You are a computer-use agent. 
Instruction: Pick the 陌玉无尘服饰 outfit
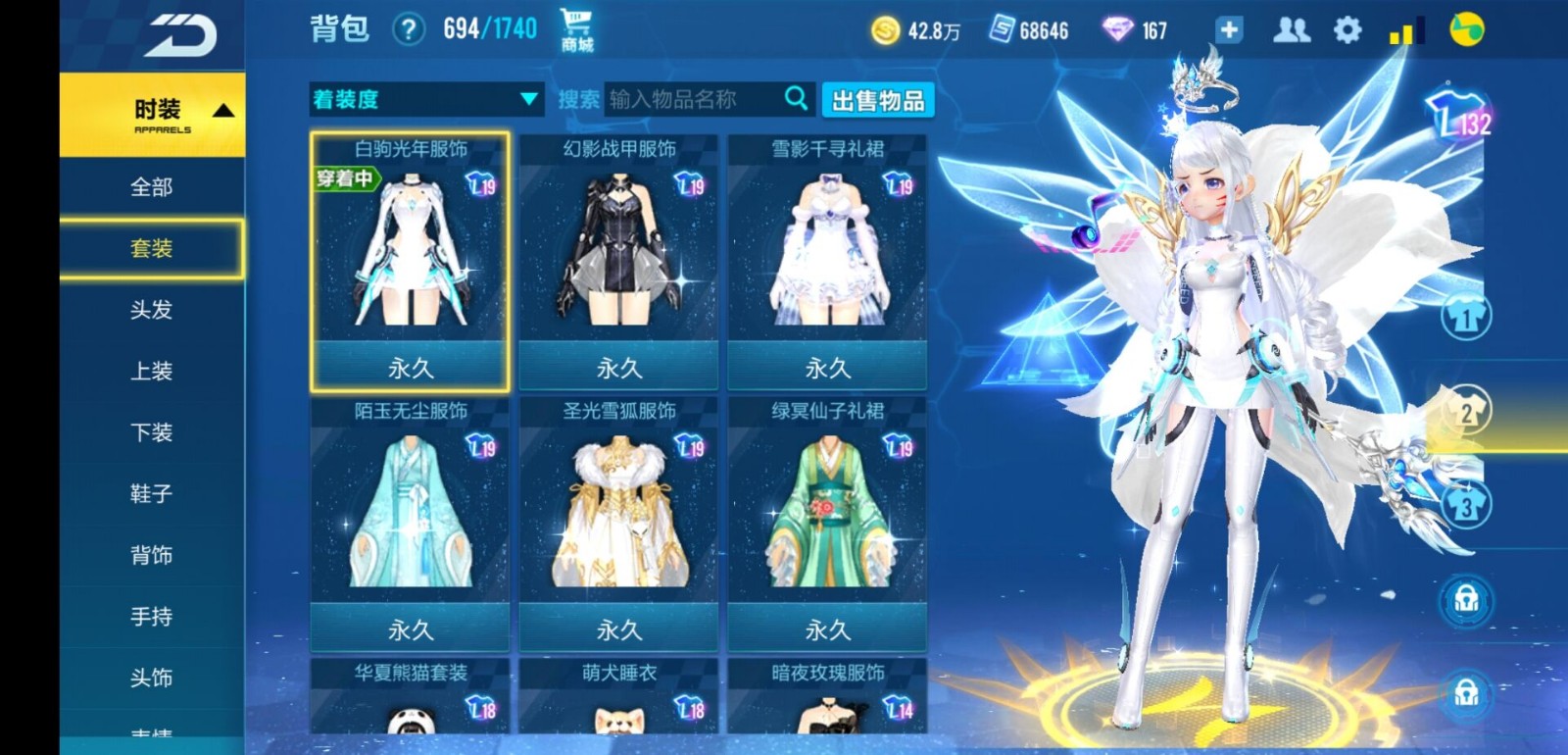(x=410, y=522)
